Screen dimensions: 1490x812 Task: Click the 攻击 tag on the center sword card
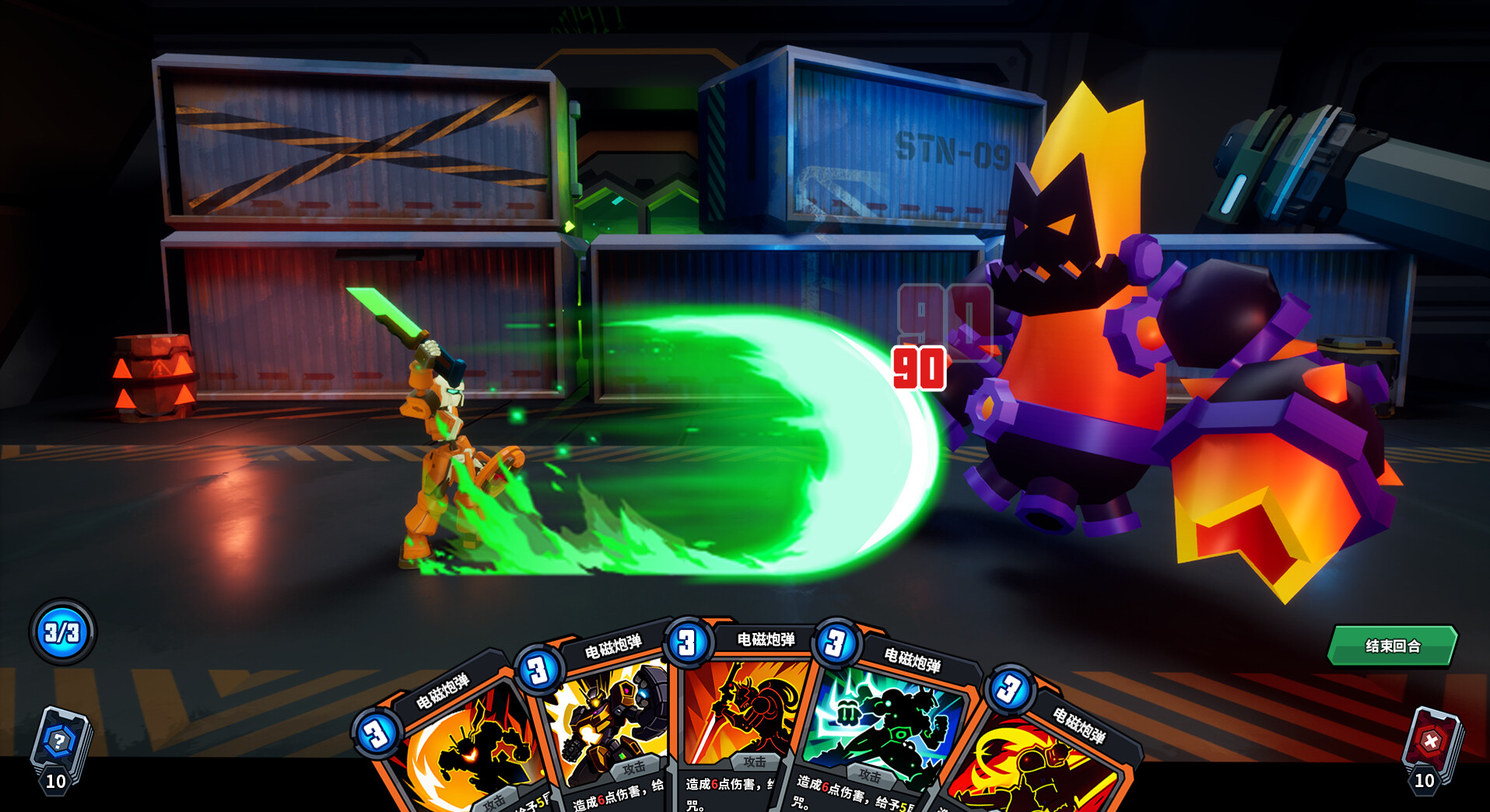(753, 761)
